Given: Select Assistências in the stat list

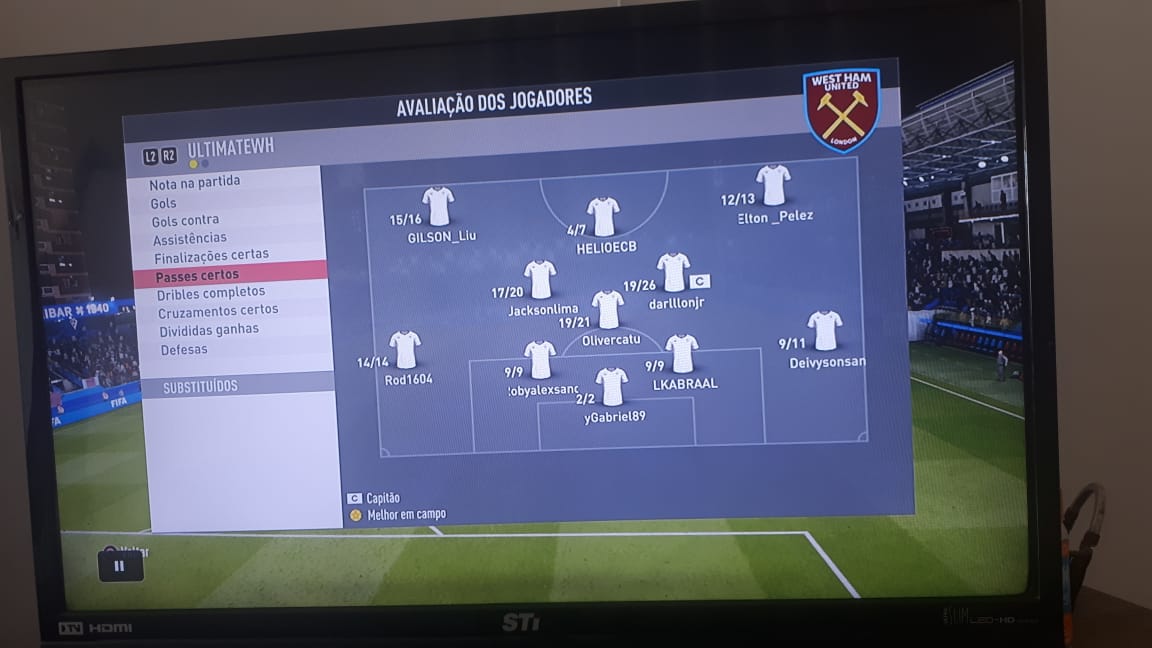Looking at the screenshot, I should [190, 238].
